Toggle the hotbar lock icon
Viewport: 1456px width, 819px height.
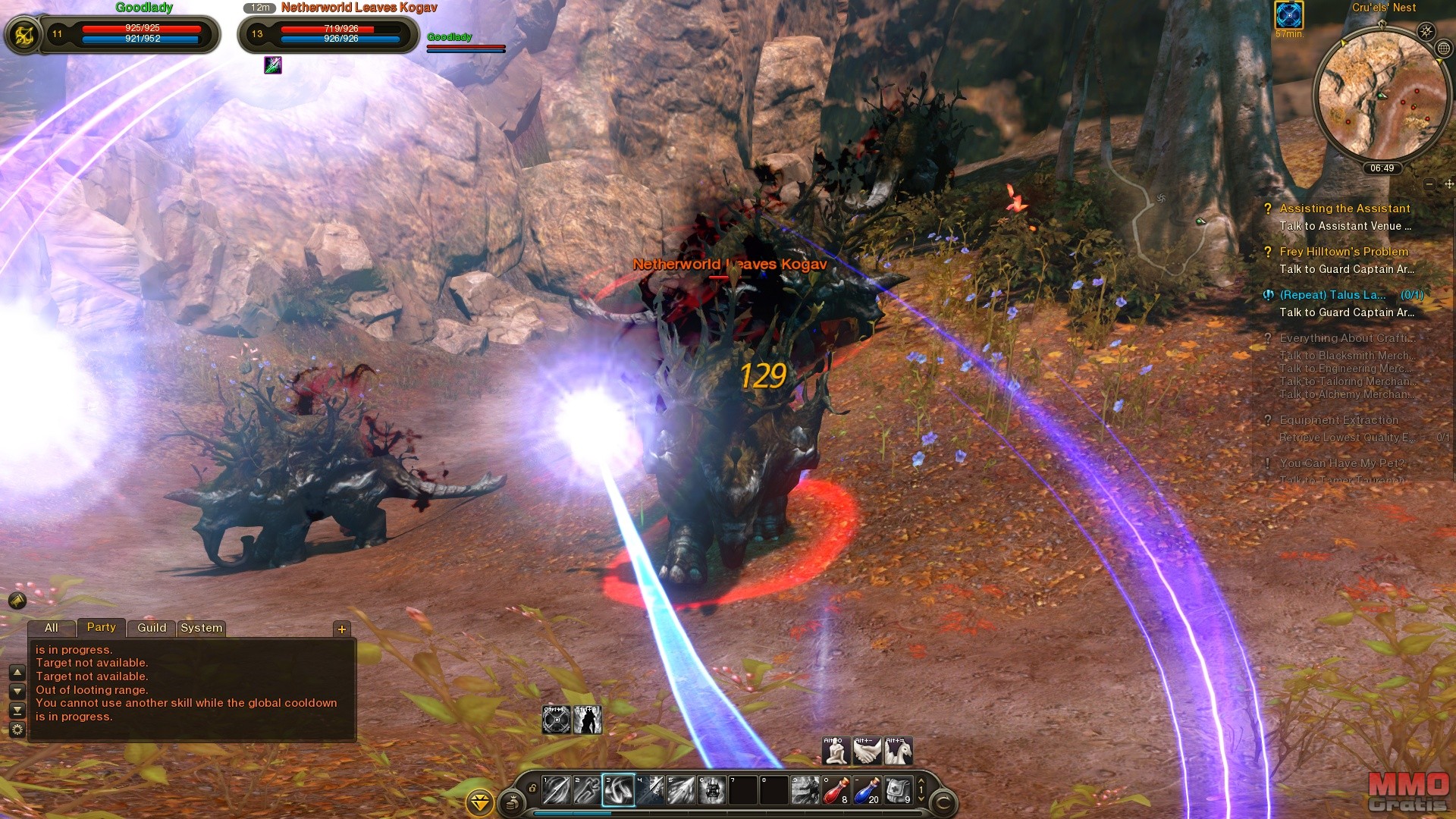point(532,789)
